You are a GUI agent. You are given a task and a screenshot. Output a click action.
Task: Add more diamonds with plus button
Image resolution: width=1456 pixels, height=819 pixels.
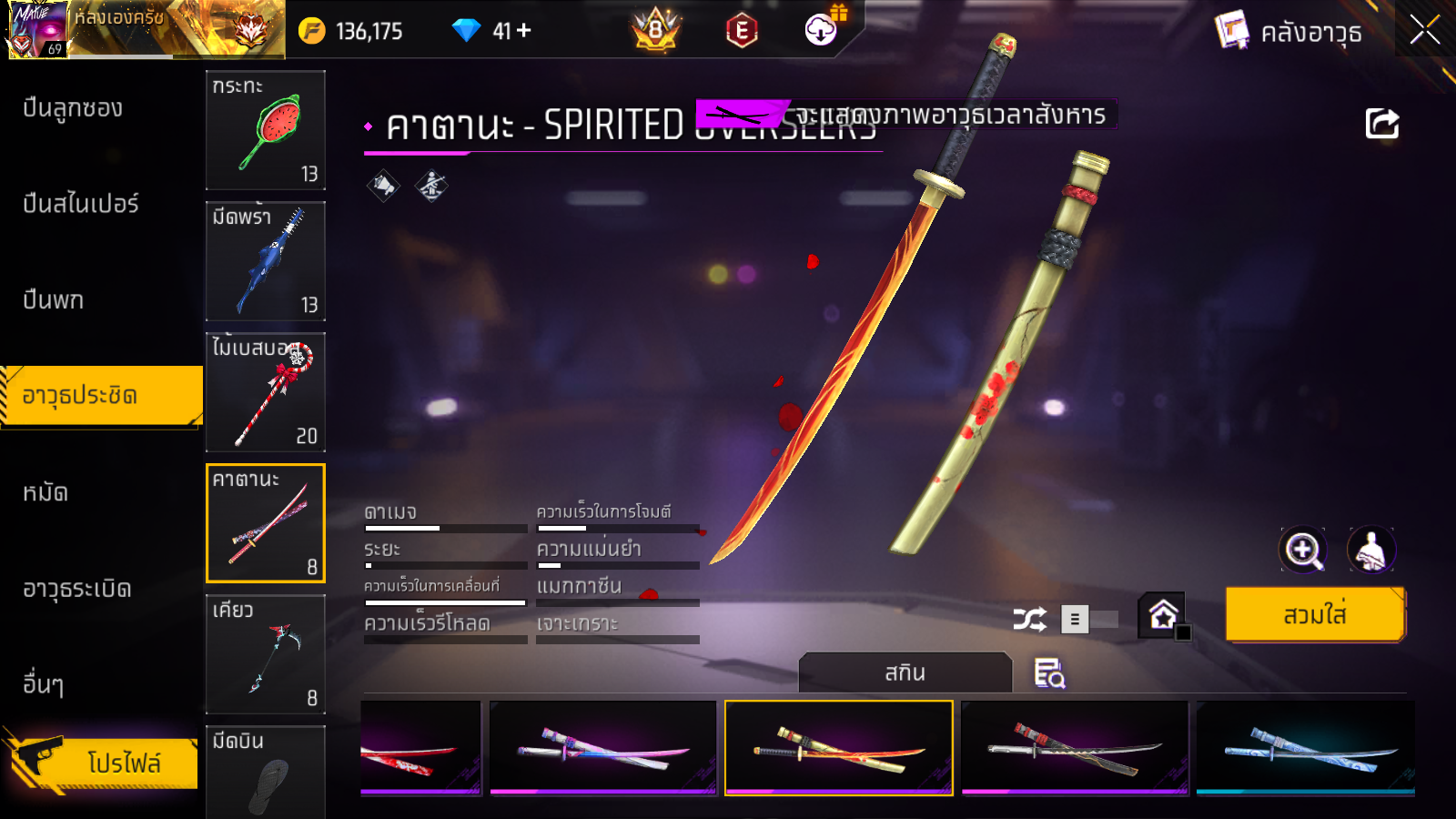[x=524, y=31]
